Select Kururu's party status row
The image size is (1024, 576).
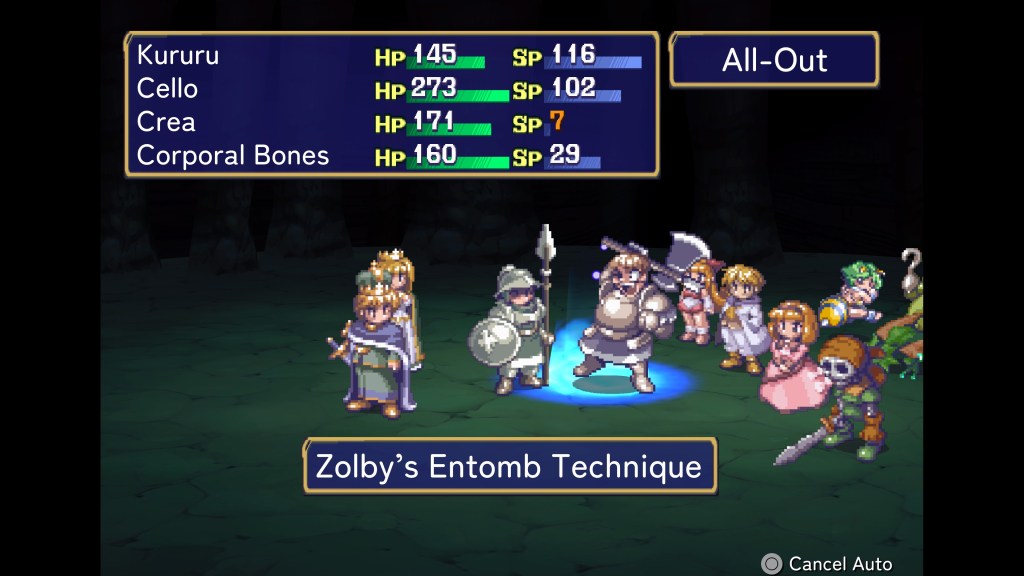point(390,56)
